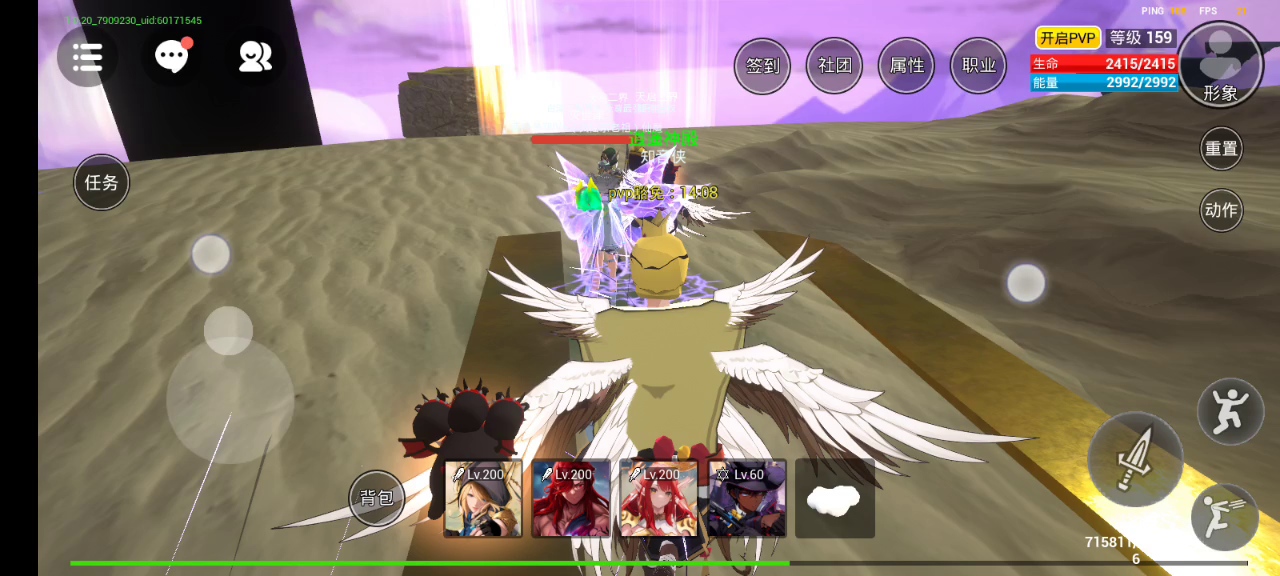Open the chat bubble messages
The width and height of the screenshot is (1280, 576).
[172, 57]
